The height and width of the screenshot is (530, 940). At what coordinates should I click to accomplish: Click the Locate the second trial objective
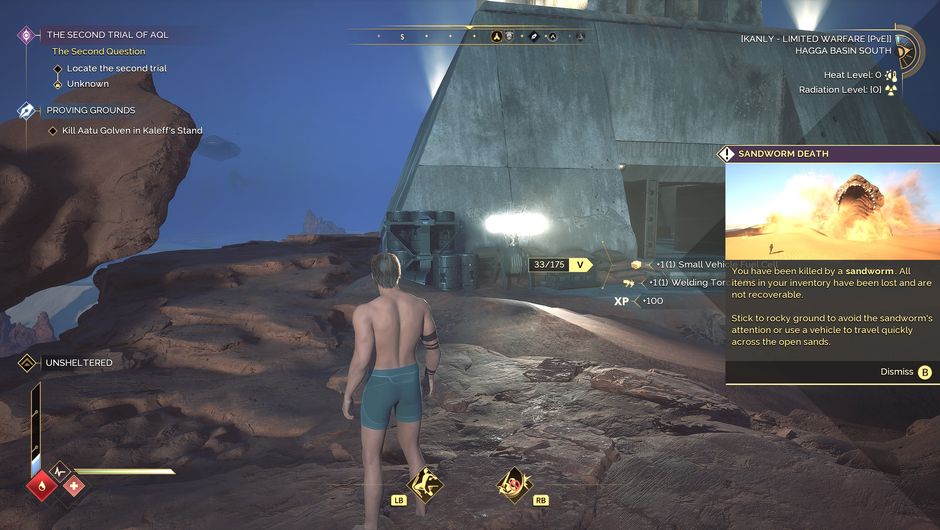[x=116, y=68]
